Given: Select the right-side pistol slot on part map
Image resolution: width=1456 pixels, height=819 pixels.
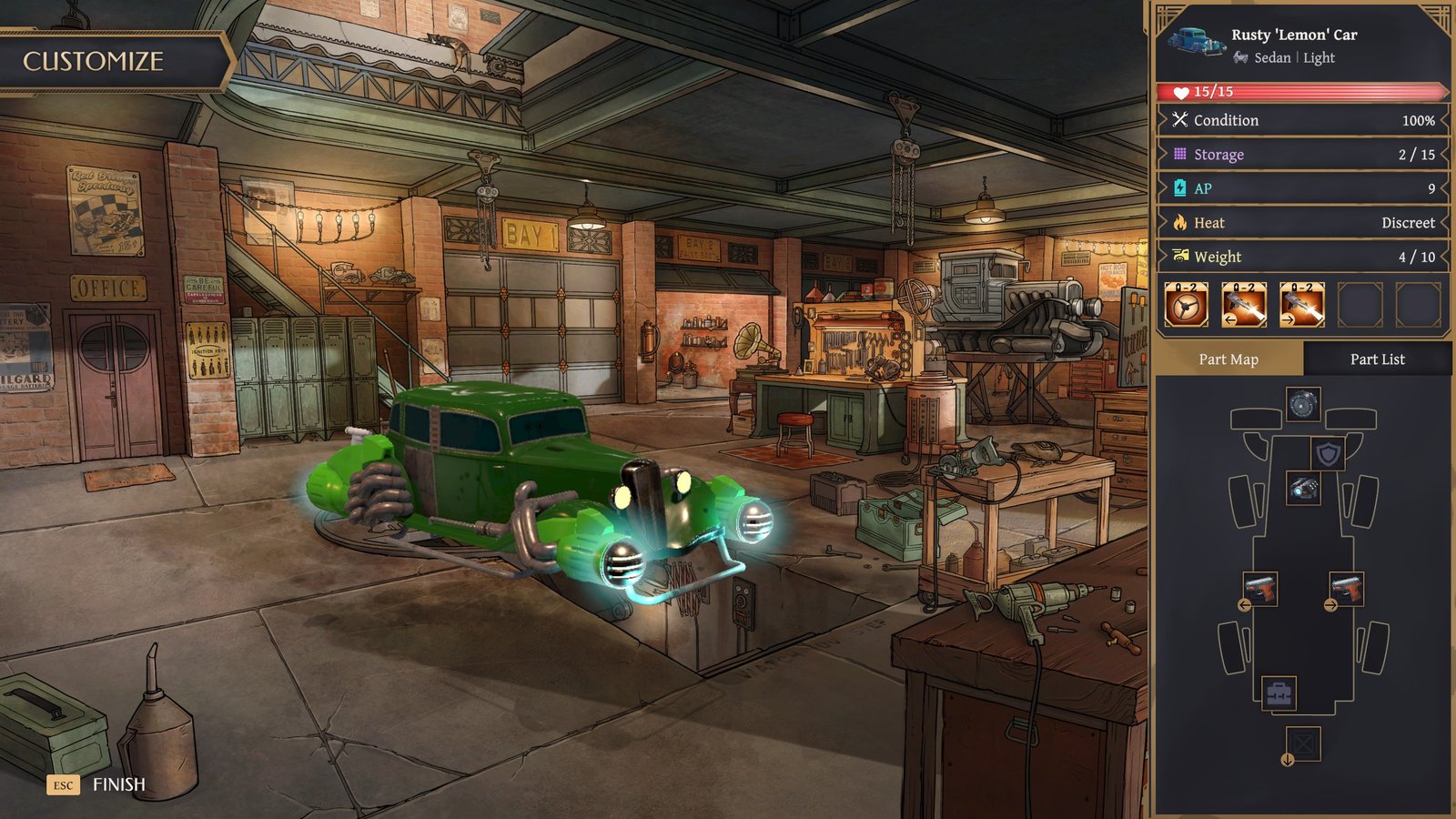Looking at the screenshot, I should [x=1346, y=589].
